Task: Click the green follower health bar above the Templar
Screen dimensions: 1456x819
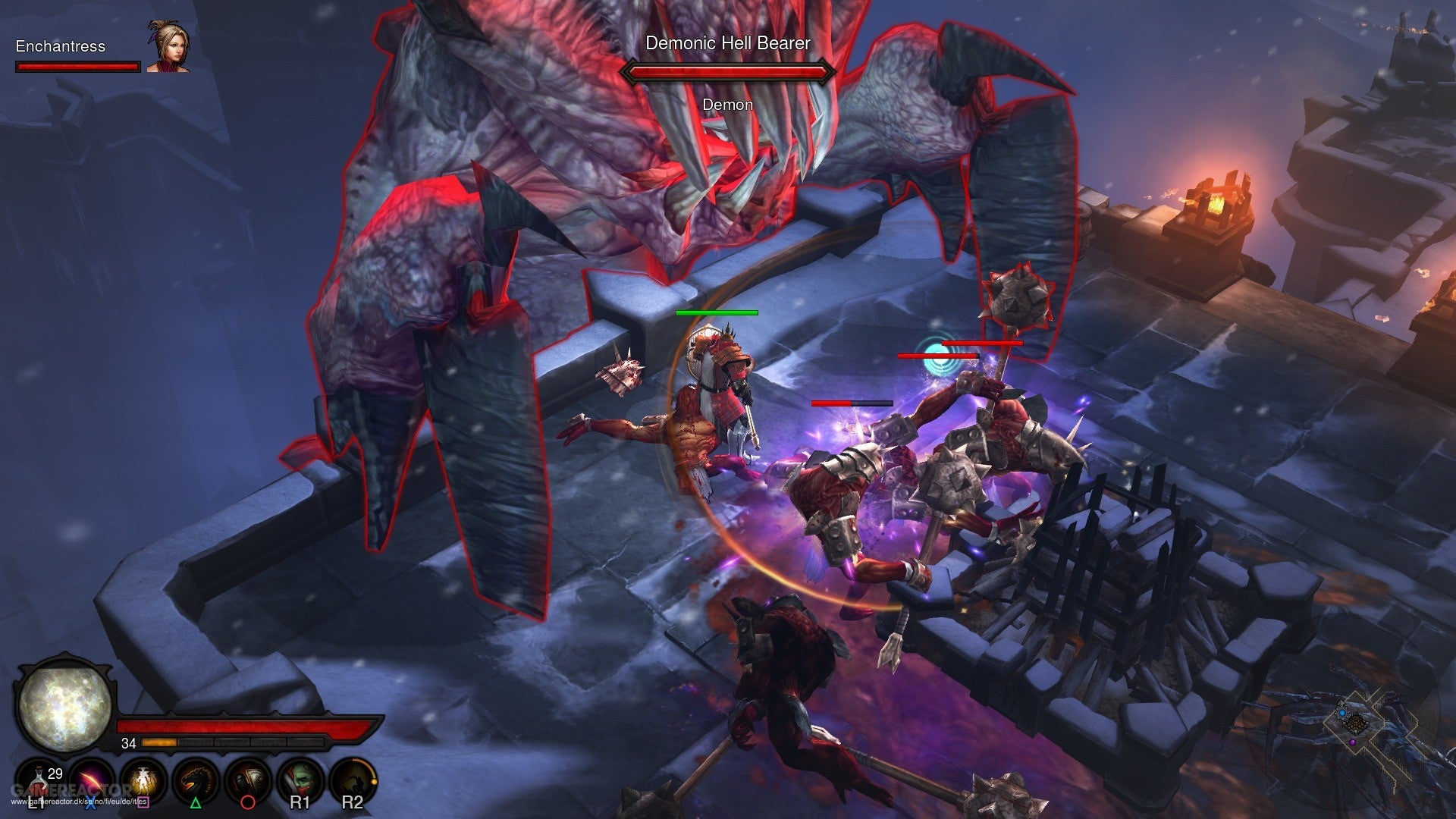Action: 717,312
